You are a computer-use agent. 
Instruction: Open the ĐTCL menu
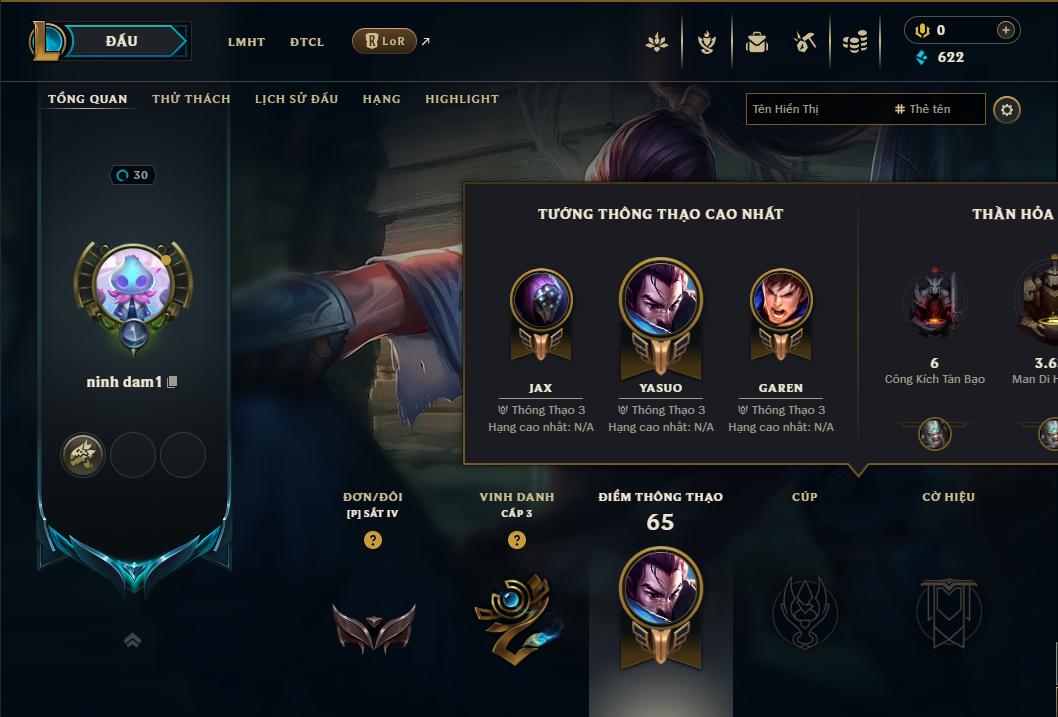tap(307, 42)
